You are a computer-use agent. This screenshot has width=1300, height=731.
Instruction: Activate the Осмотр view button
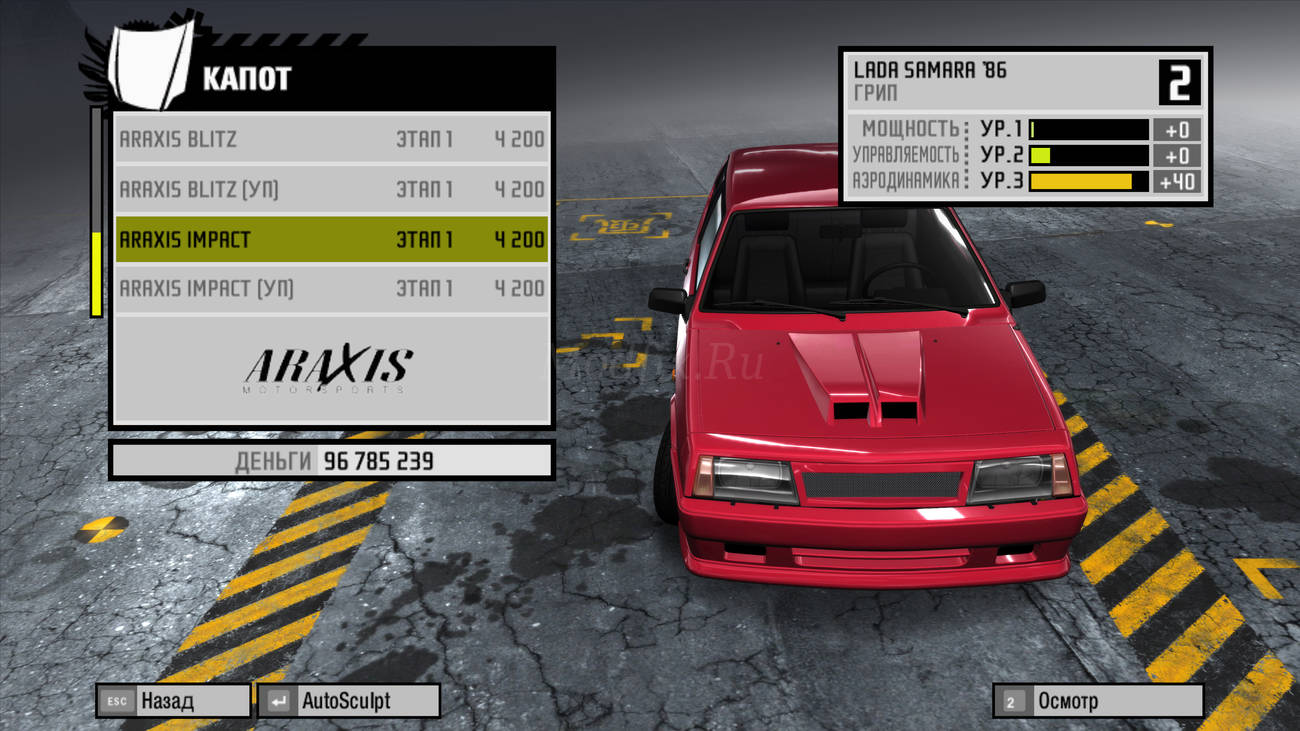pos(1097,701)
